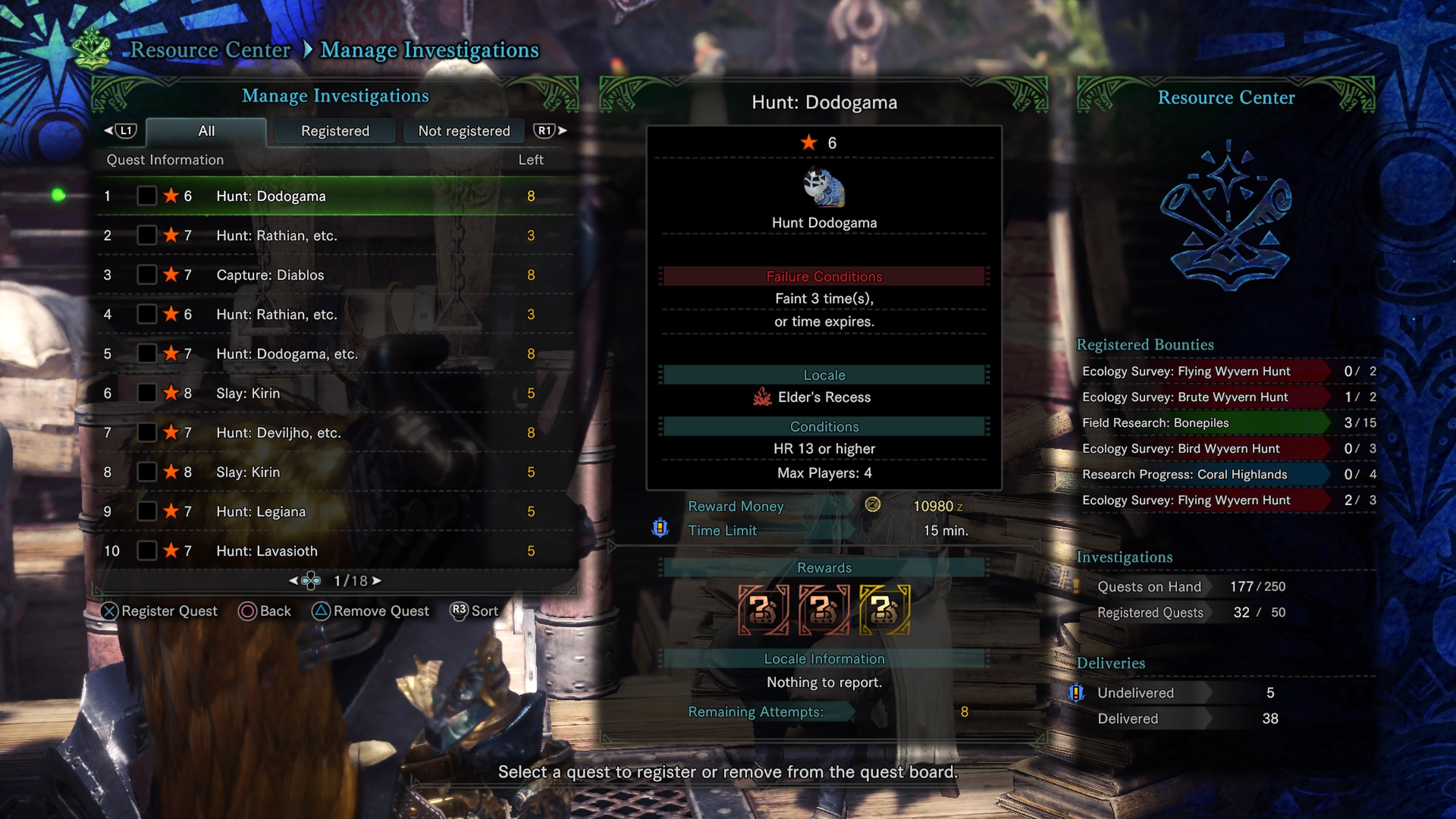Check the box for Hunt: Lavasioth

(x=147, y=551)
